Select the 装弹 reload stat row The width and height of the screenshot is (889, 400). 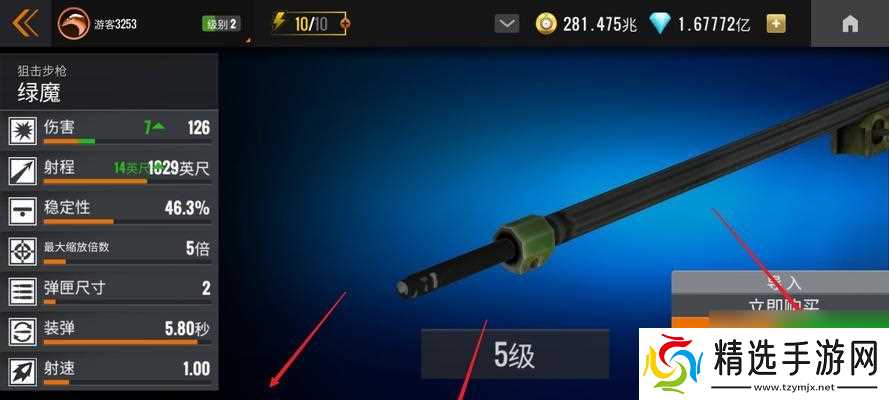click(110, 331)
